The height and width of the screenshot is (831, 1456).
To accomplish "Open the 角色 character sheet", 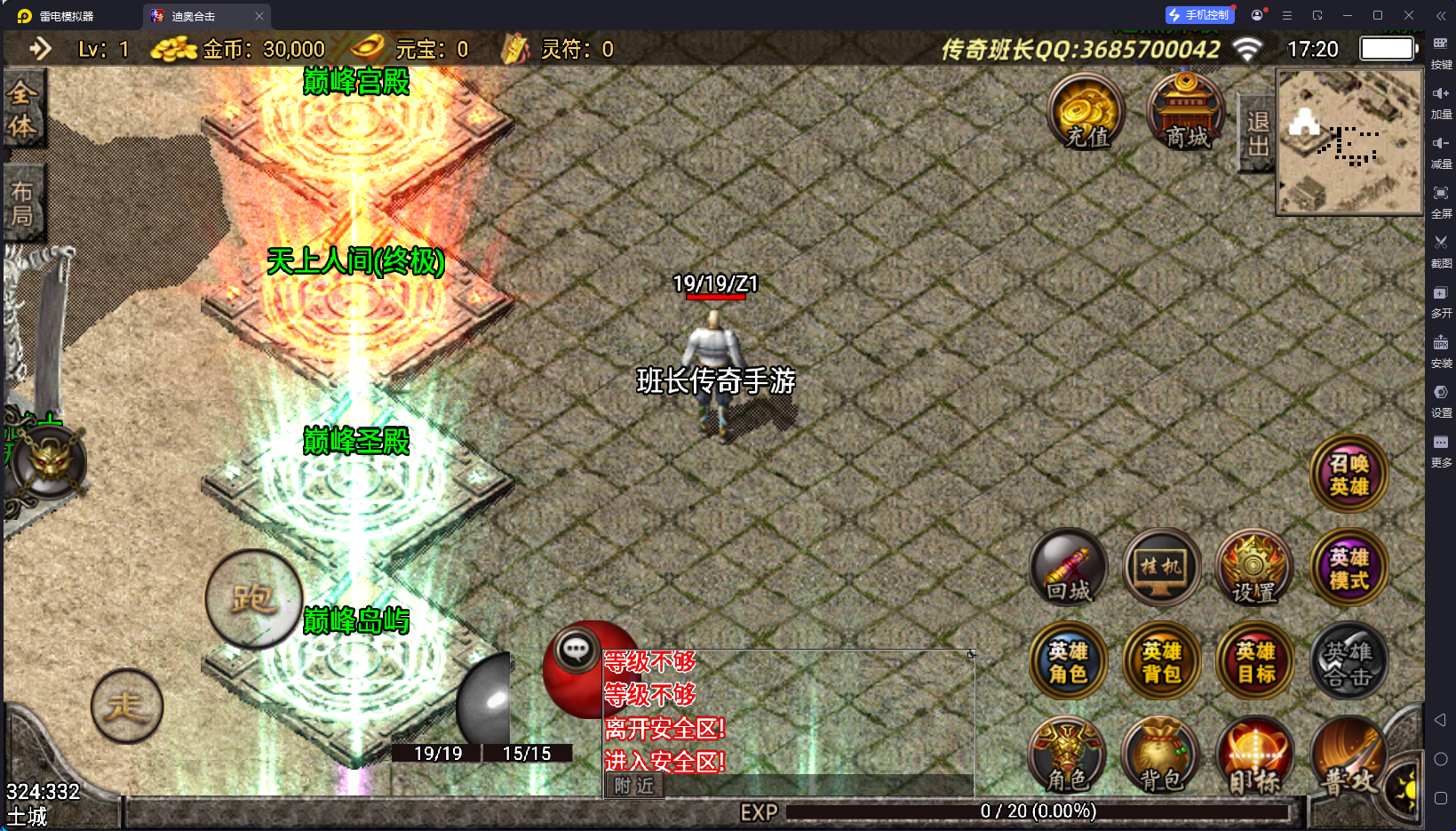I will [x=1067, y=755].
